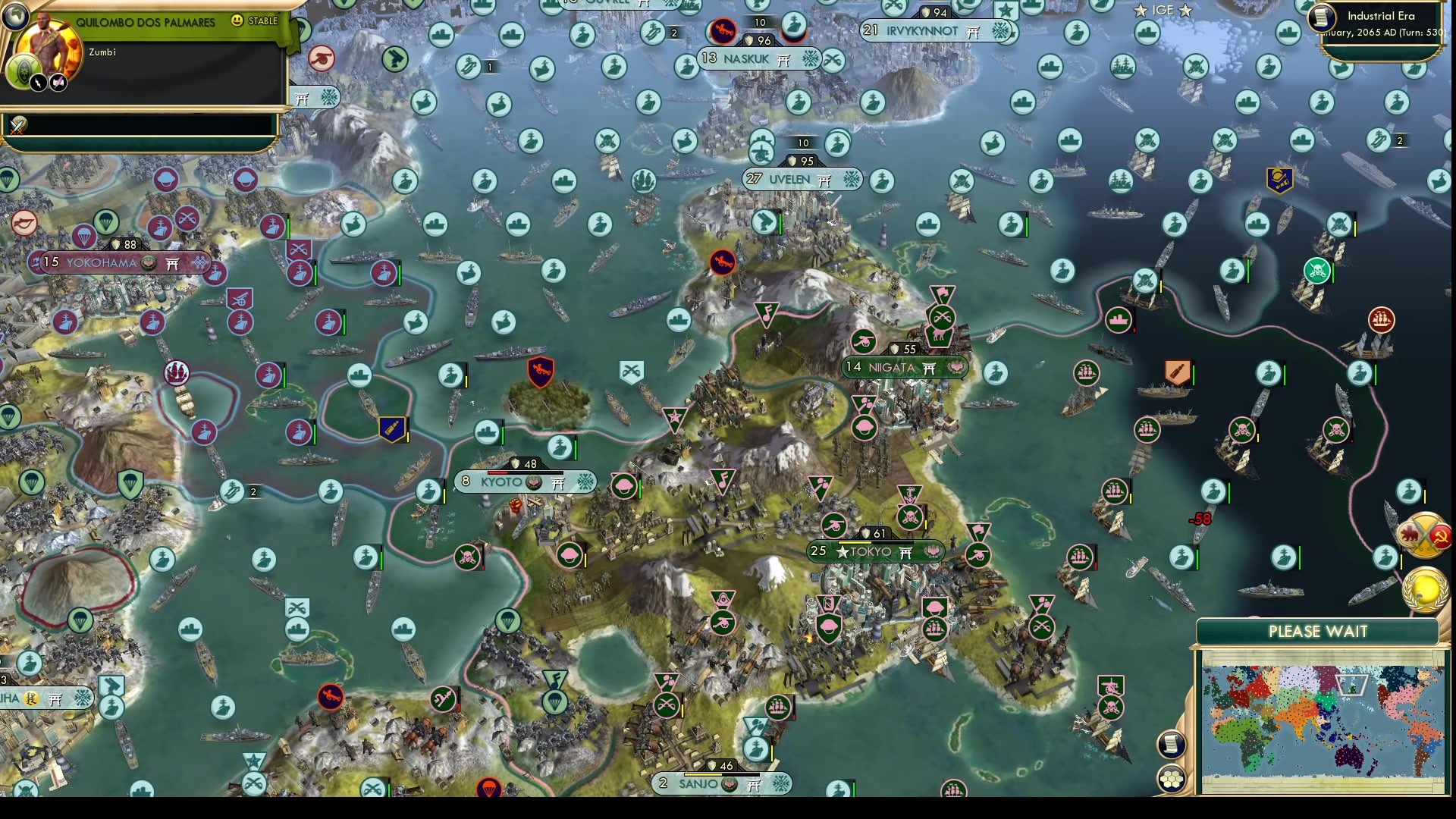This screenshot has height=819, width=1456.
Task: Click the Industrial Era scroll icon
Action: (x=1320, y=17)
